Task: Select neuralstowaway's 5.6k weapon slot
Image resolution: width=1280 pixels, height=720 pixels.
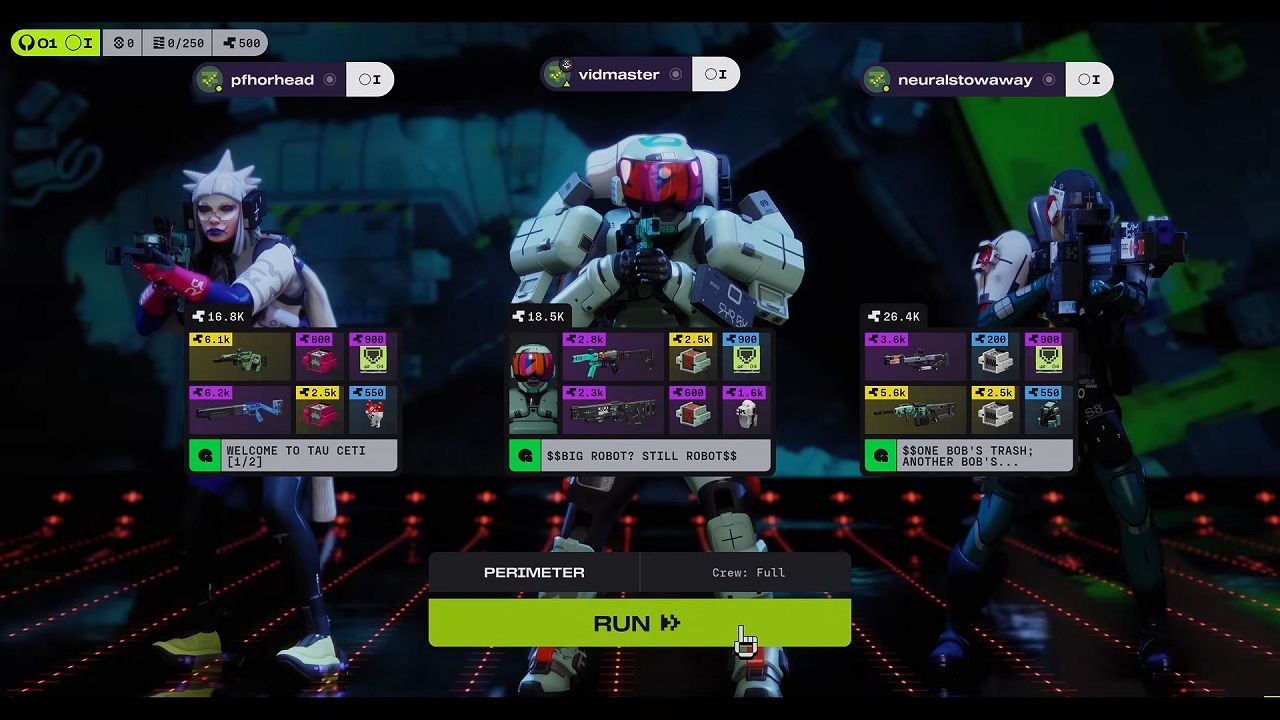Action: pyautogui.click(x=915, y=409)
